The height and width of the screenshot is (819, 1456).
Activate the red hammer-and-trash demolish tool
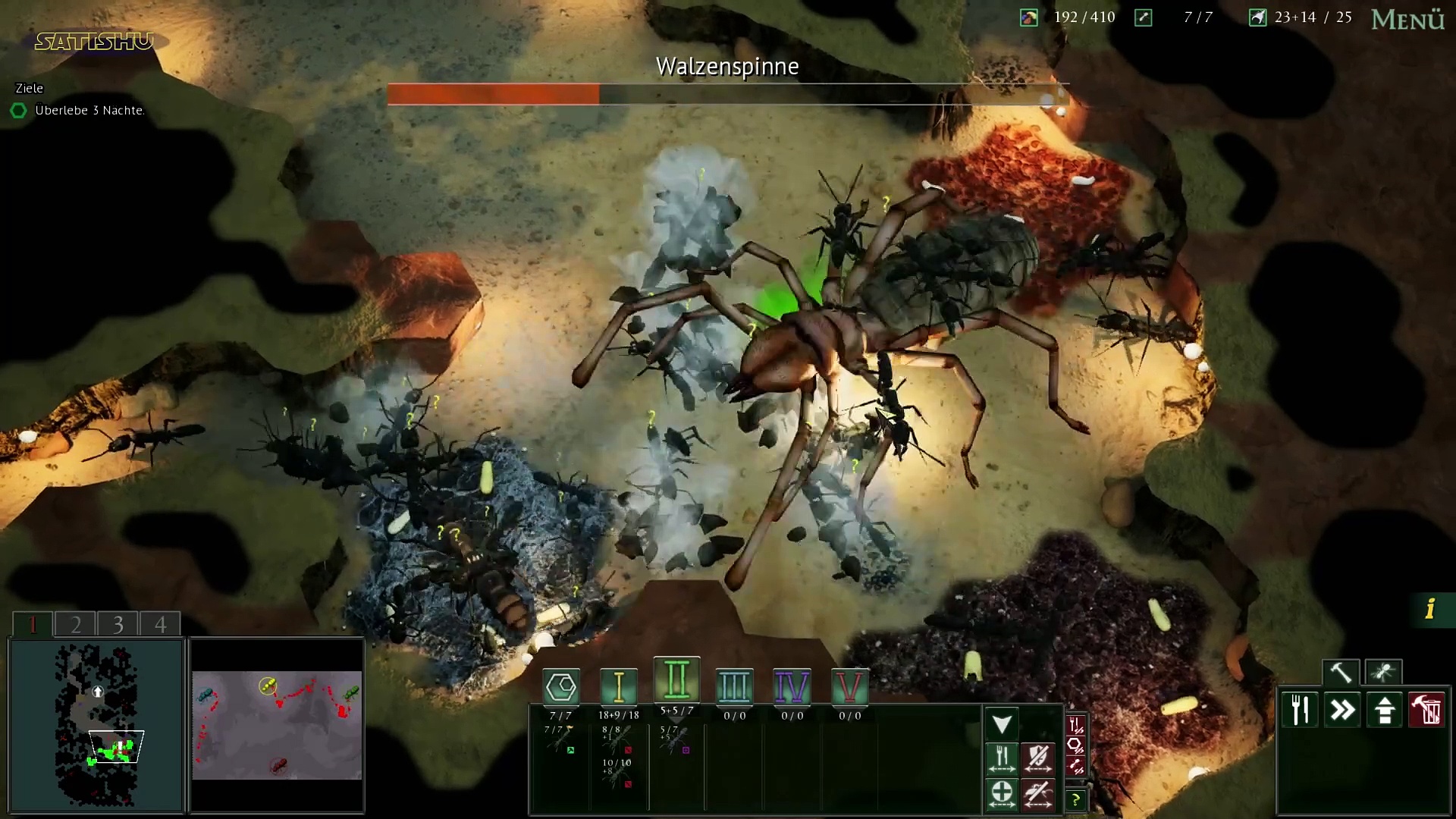(x=1427, y=711)
